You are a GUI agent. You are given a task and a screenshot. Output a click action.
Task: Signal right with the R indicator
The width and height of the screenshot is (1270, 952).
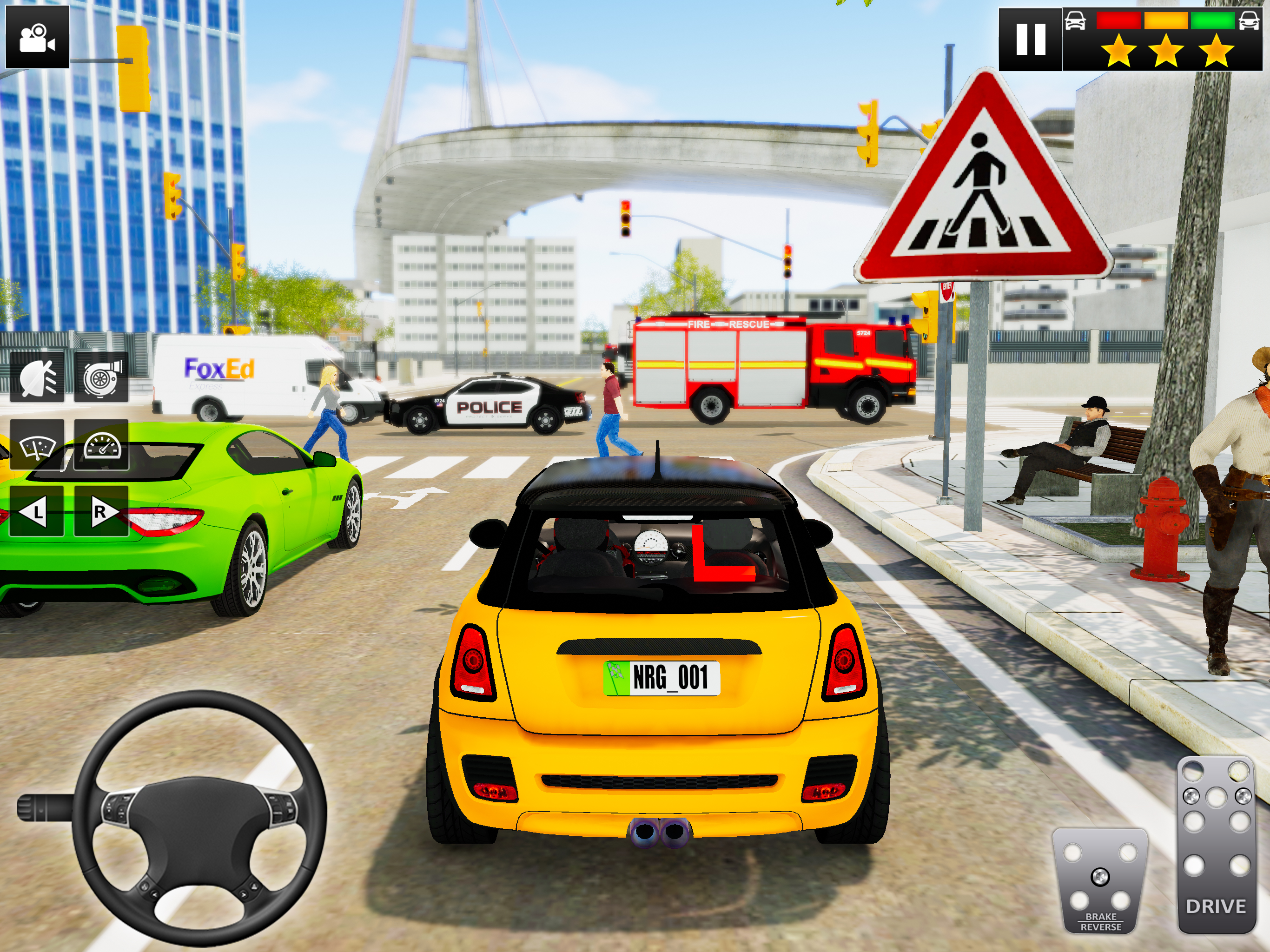(x=101, y=510)
